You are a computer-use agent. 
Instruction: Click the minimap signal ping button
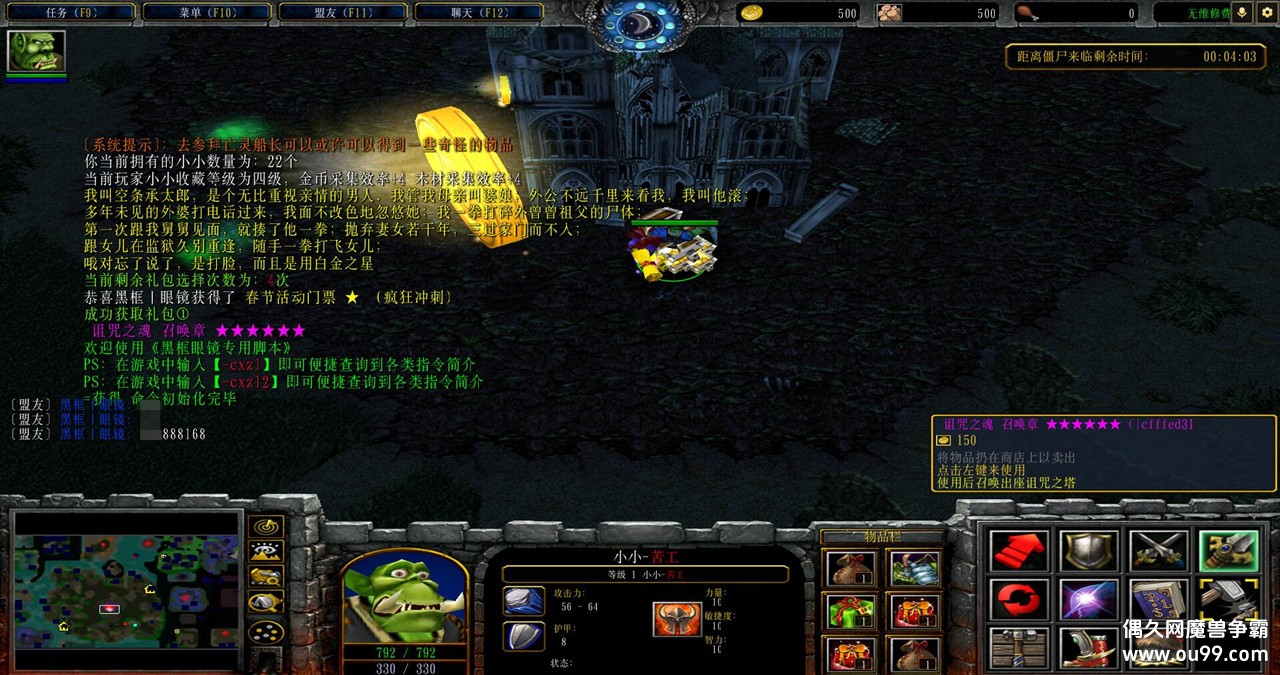265,526
